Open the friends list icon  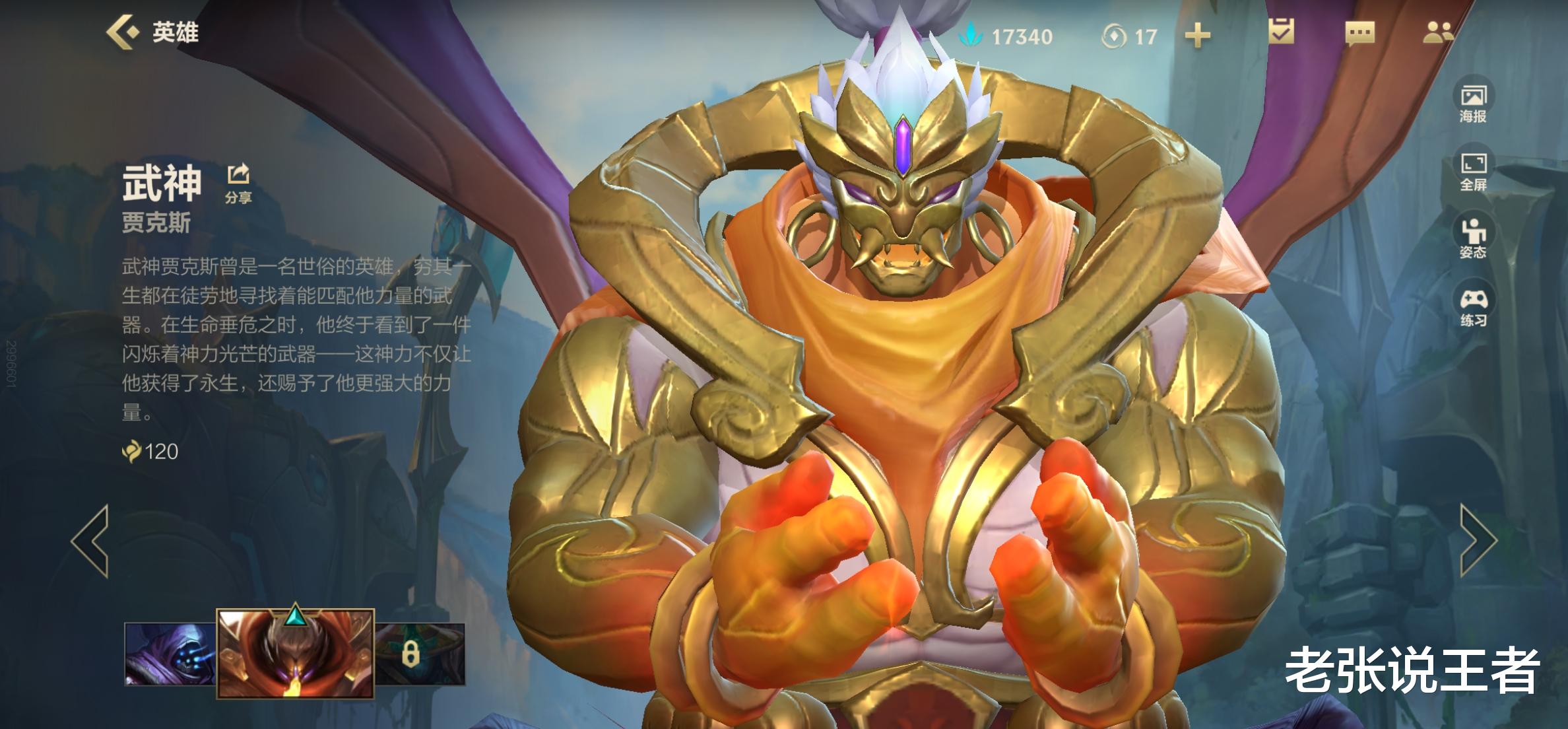(1437, 32)
